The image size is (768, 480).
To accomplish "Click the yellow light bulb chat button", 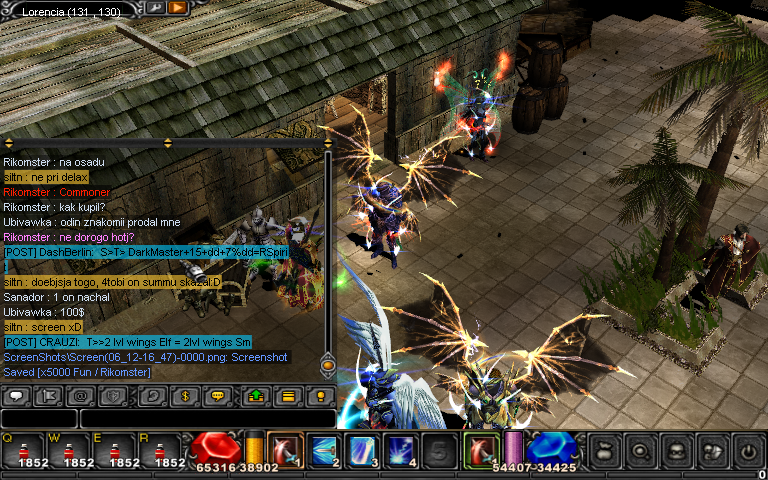I will (320, 396).
